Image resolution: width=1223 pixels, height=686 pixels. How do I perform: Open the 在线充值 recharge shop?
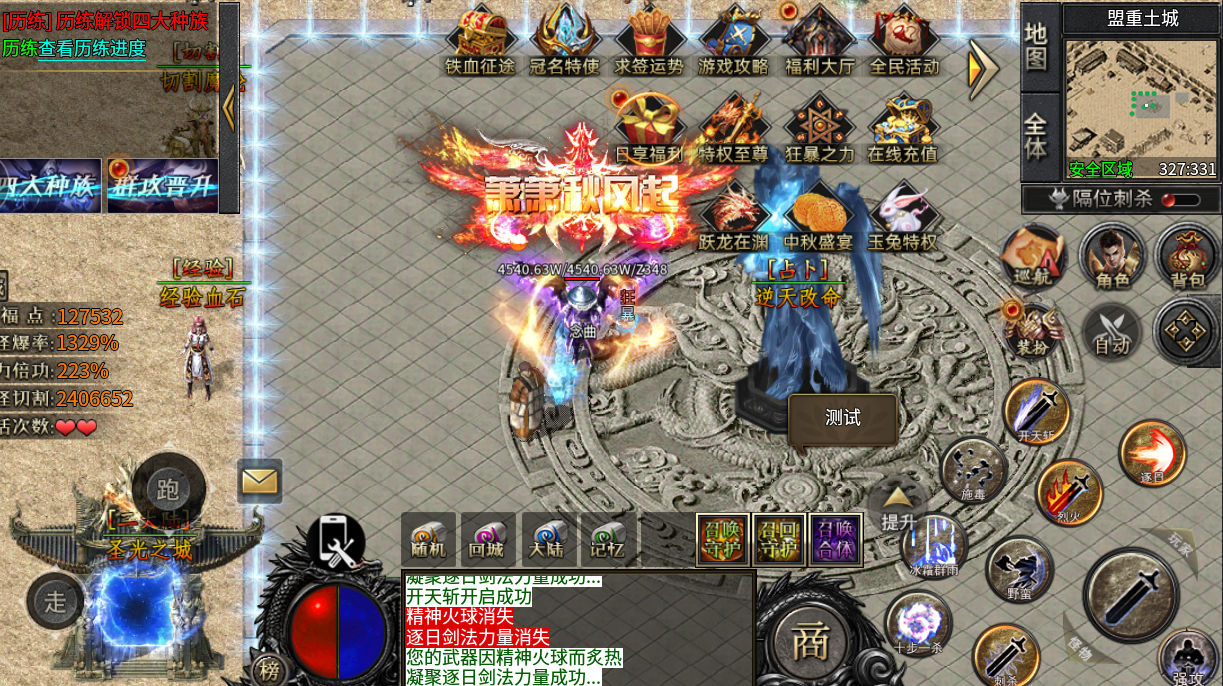(902, 128)
